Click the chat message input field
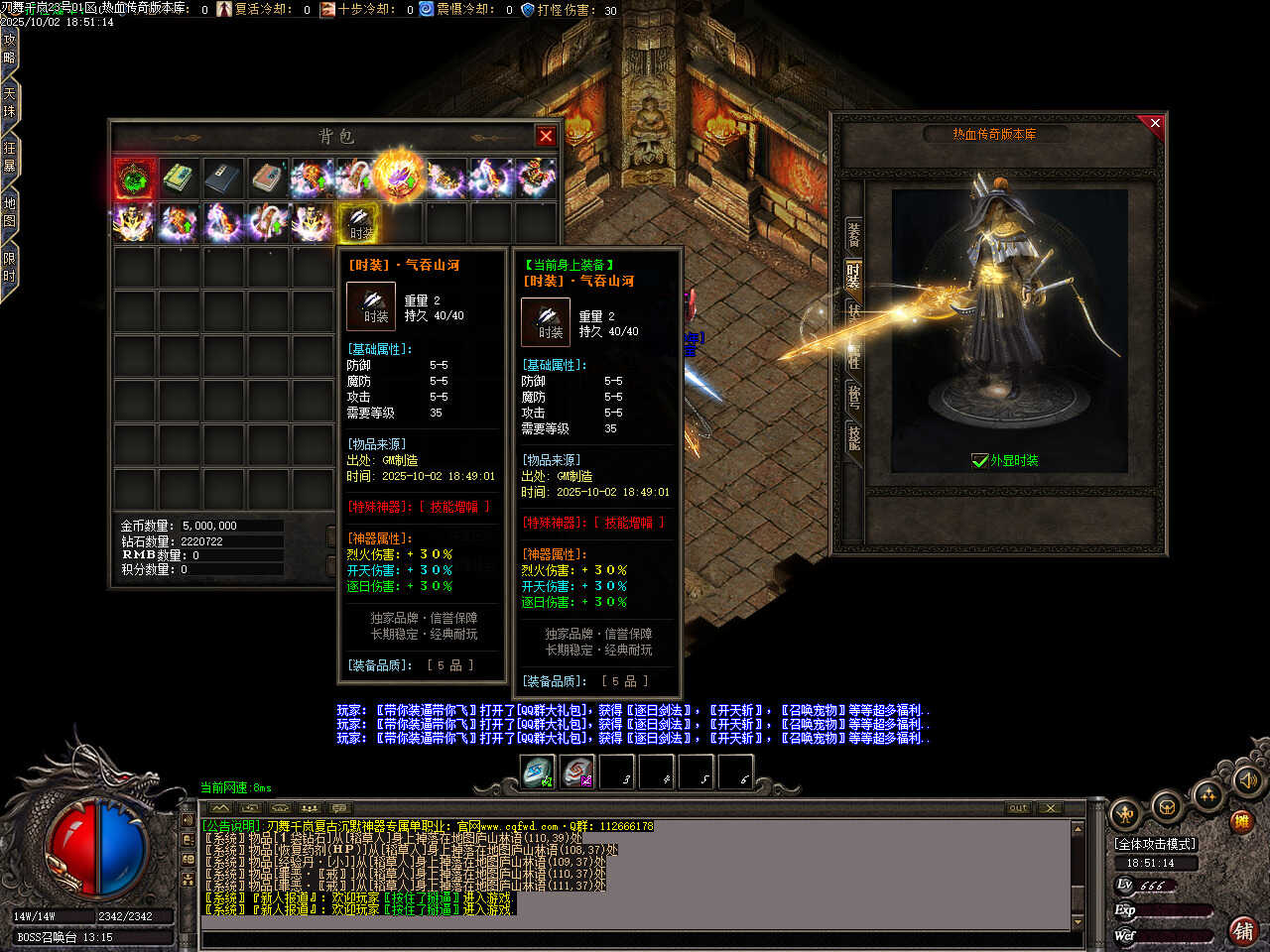 [x=635, y=939]
